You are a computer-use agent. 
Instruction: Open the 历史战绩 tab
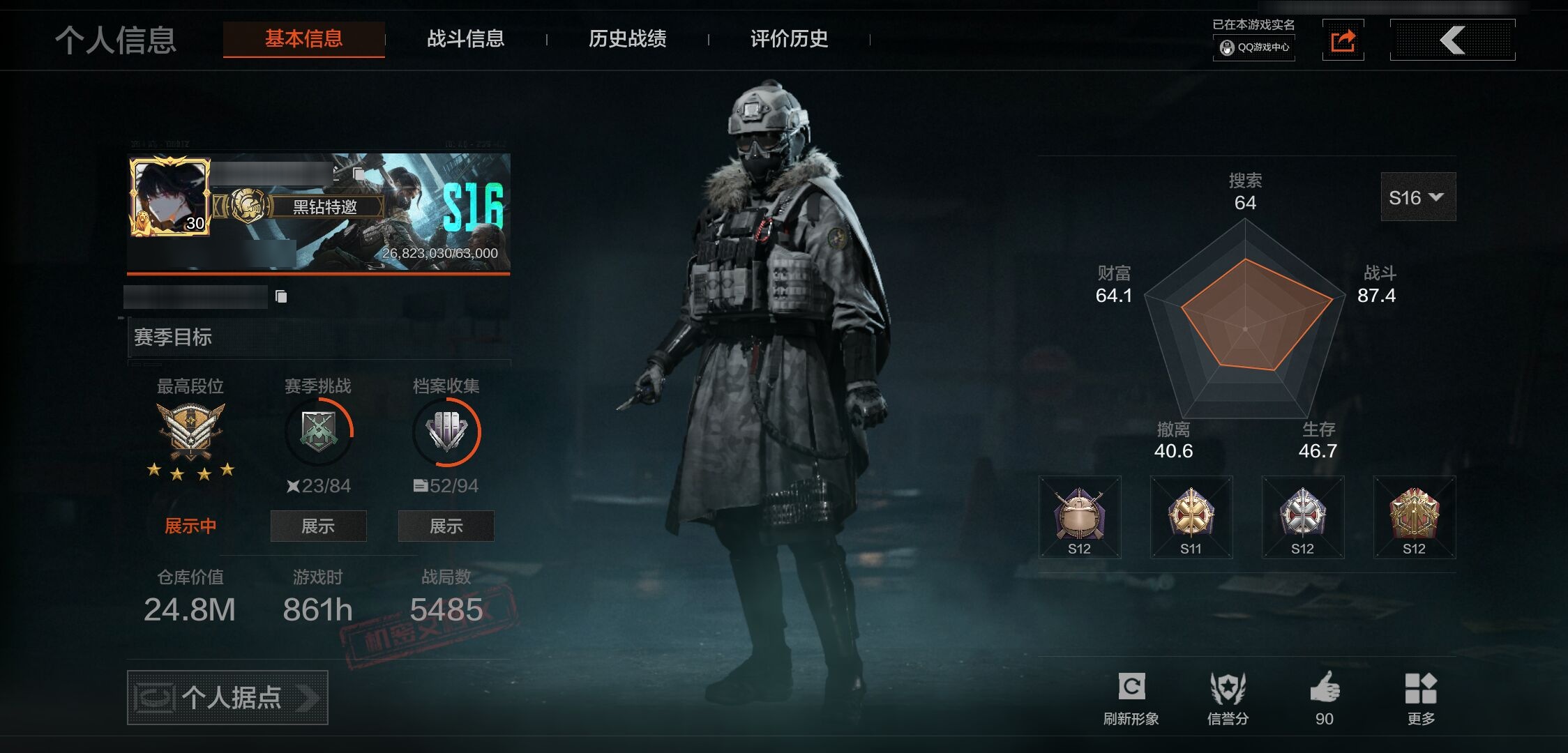(627, 39)
